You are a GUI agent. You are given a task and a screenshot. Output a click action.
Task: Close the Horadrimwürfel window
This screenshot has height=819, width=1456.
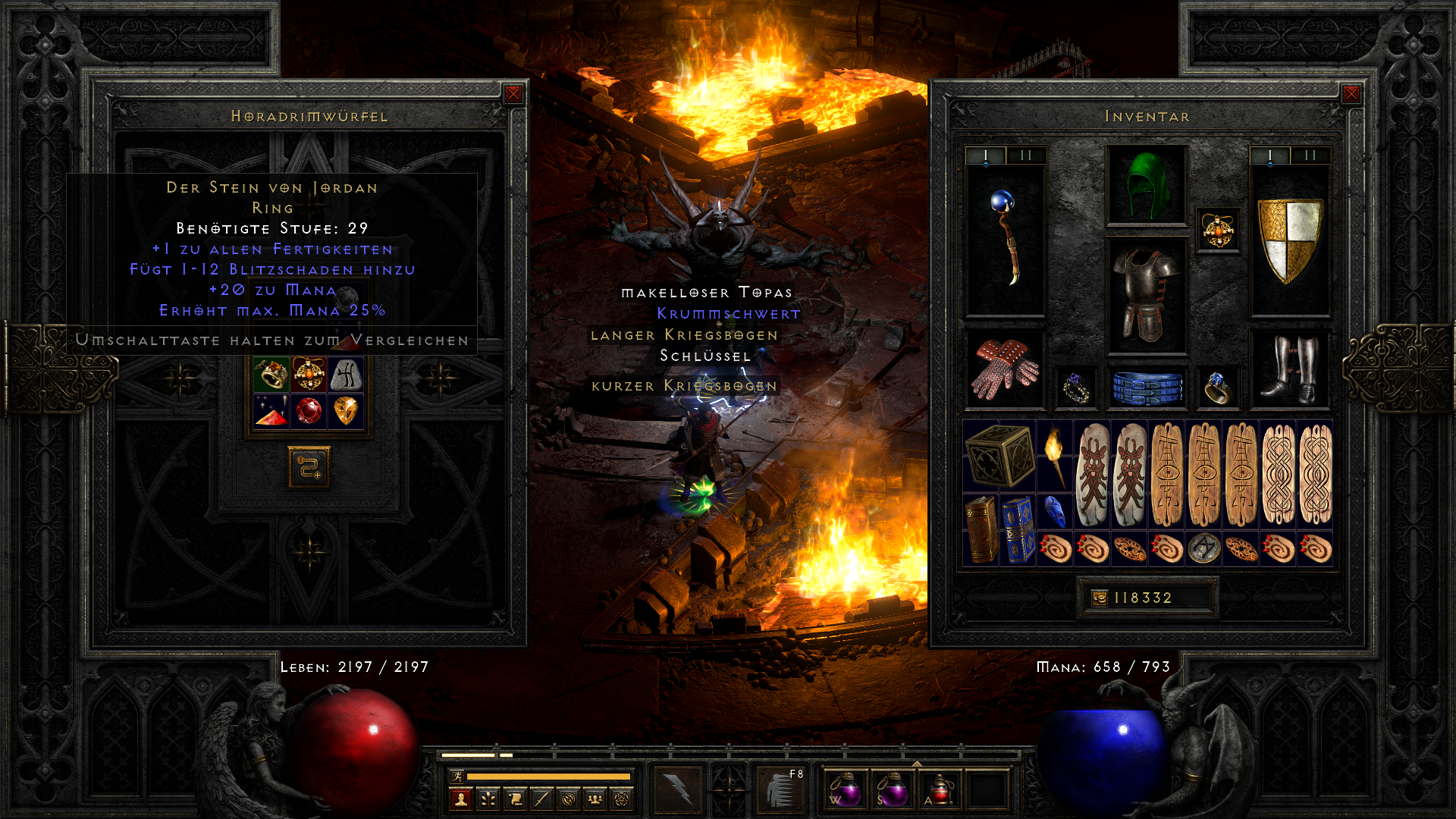(x=514, y=94)
